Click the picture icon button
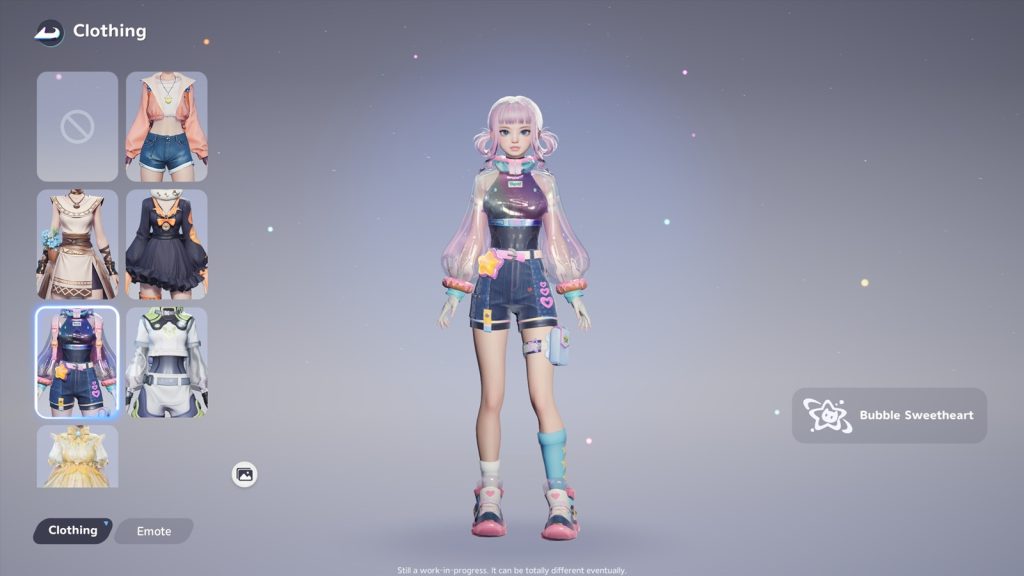This screenshot has width=1024, height=576. click(245, 474)
